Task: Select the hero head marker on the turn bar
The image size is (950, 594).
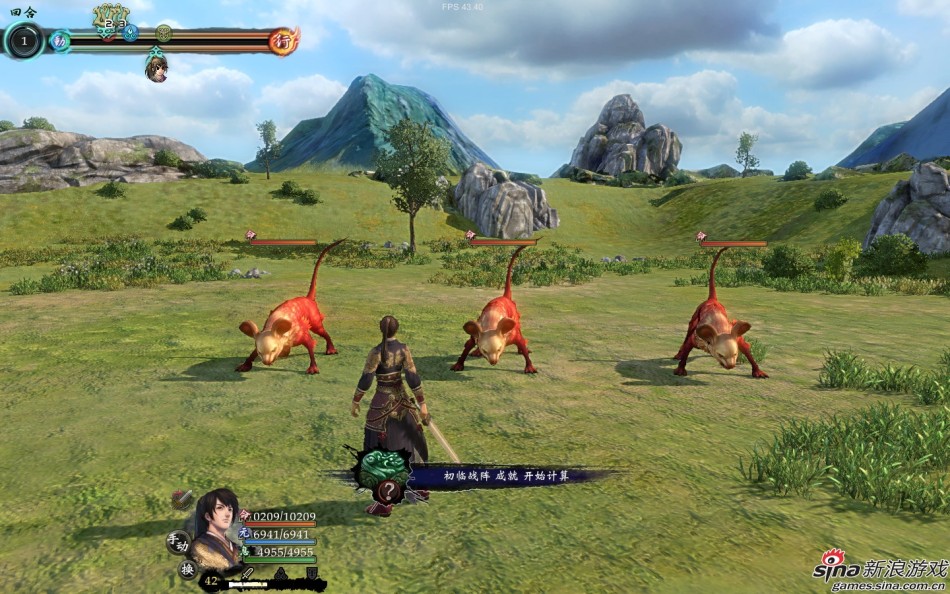Action: pos(156,68)
